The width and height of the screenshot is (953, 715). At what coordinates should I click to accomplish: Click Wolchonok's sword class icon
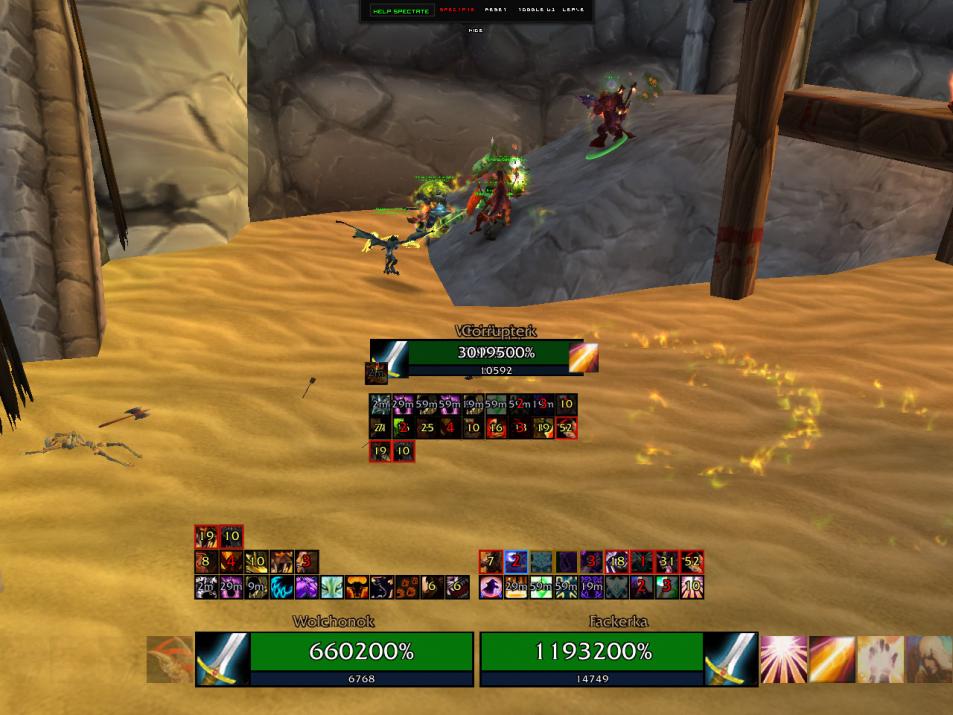pyautogui.click(x=222, y=659)
